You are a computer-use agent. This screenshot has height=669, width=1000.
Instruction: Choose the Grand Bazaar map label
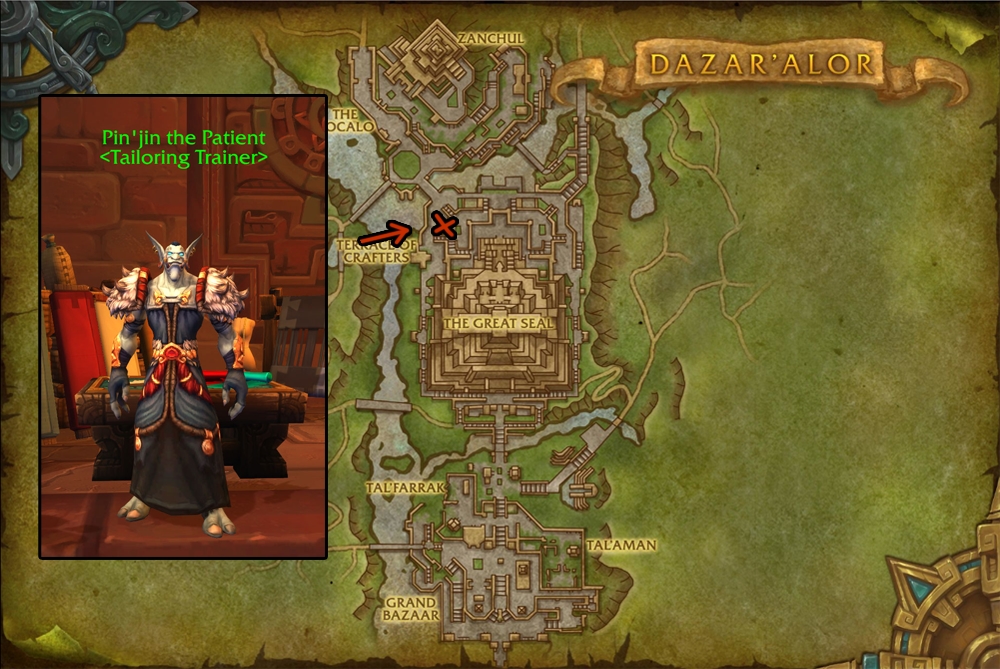pyautogui.click(x=410, y=609)
